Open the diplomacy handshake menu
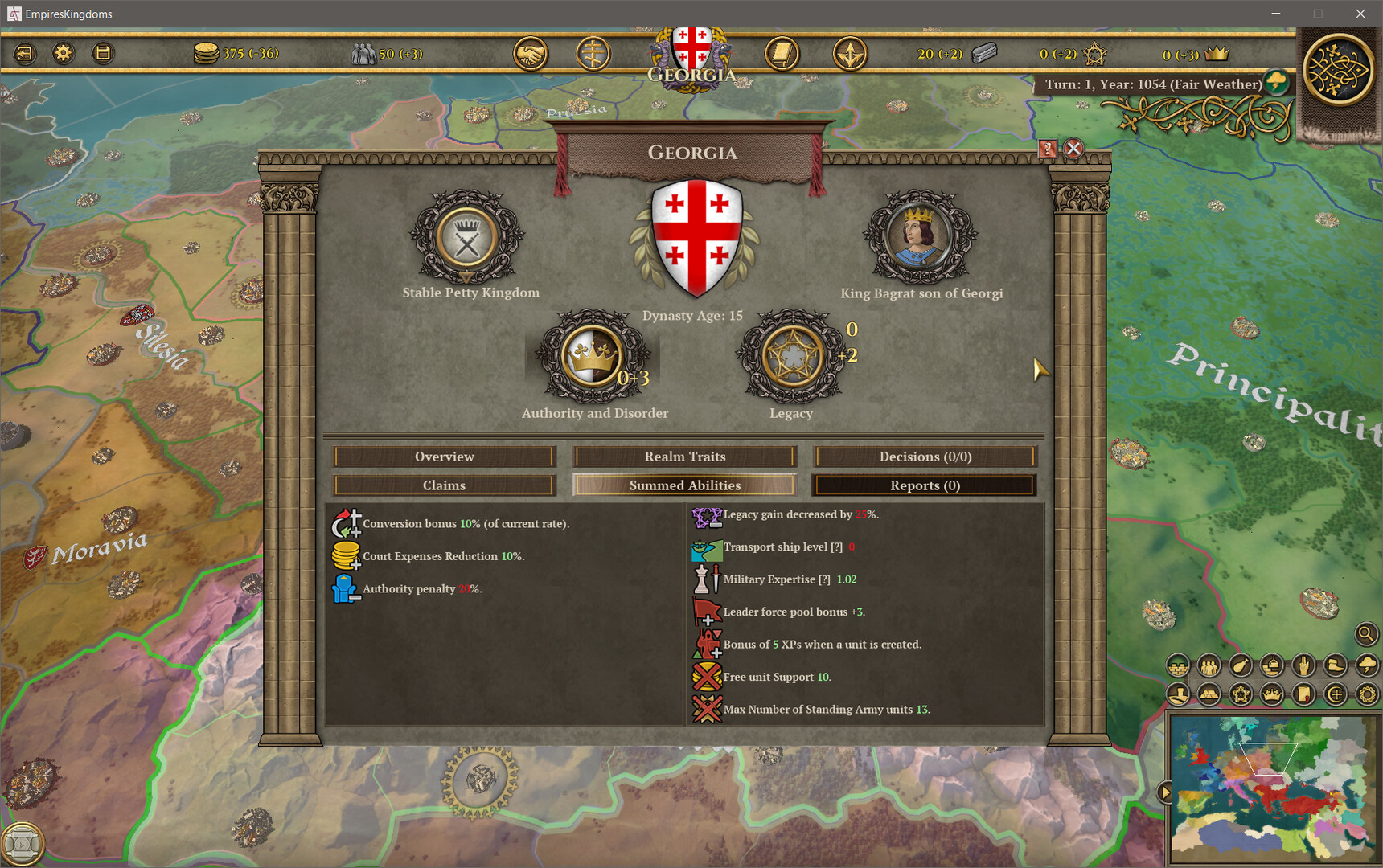The image size is (1383, 868). [531, 53]
